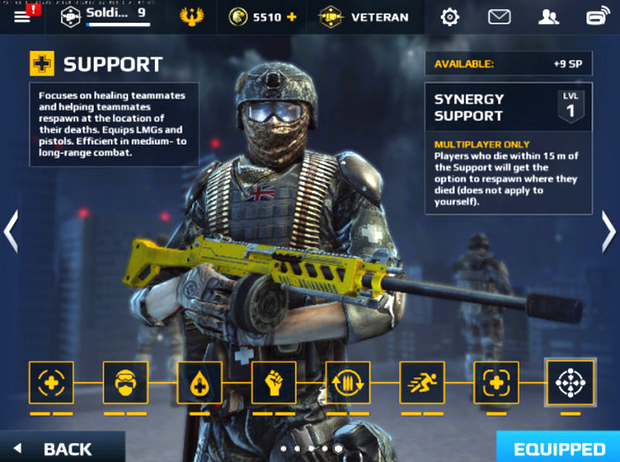Open the Veteran league badge
Viewport: 620px width, 462px height.
pos(364,17)
